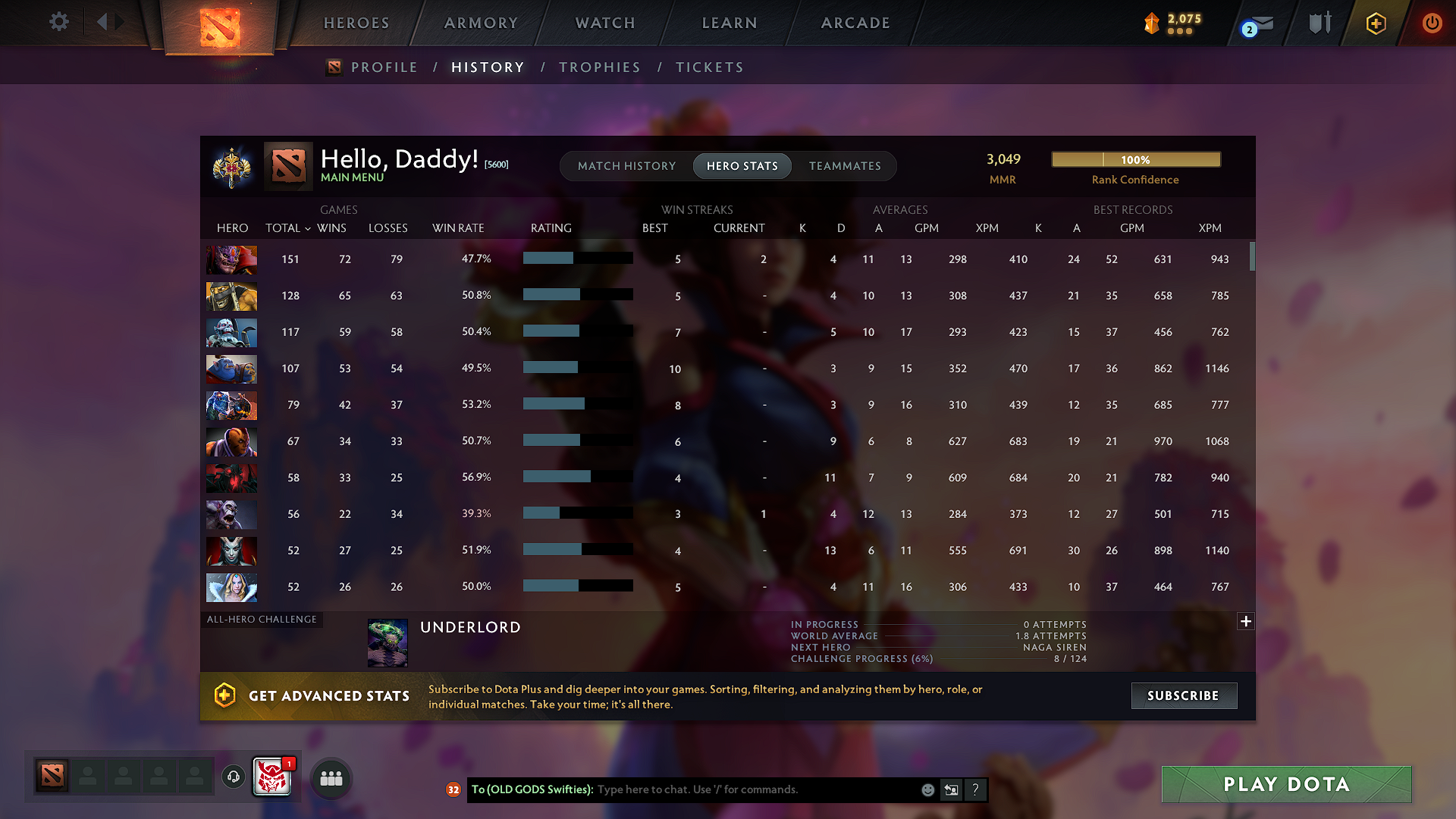Open the emoticon picker in chat
The image size is (1456, 819).
click(927, 789)
